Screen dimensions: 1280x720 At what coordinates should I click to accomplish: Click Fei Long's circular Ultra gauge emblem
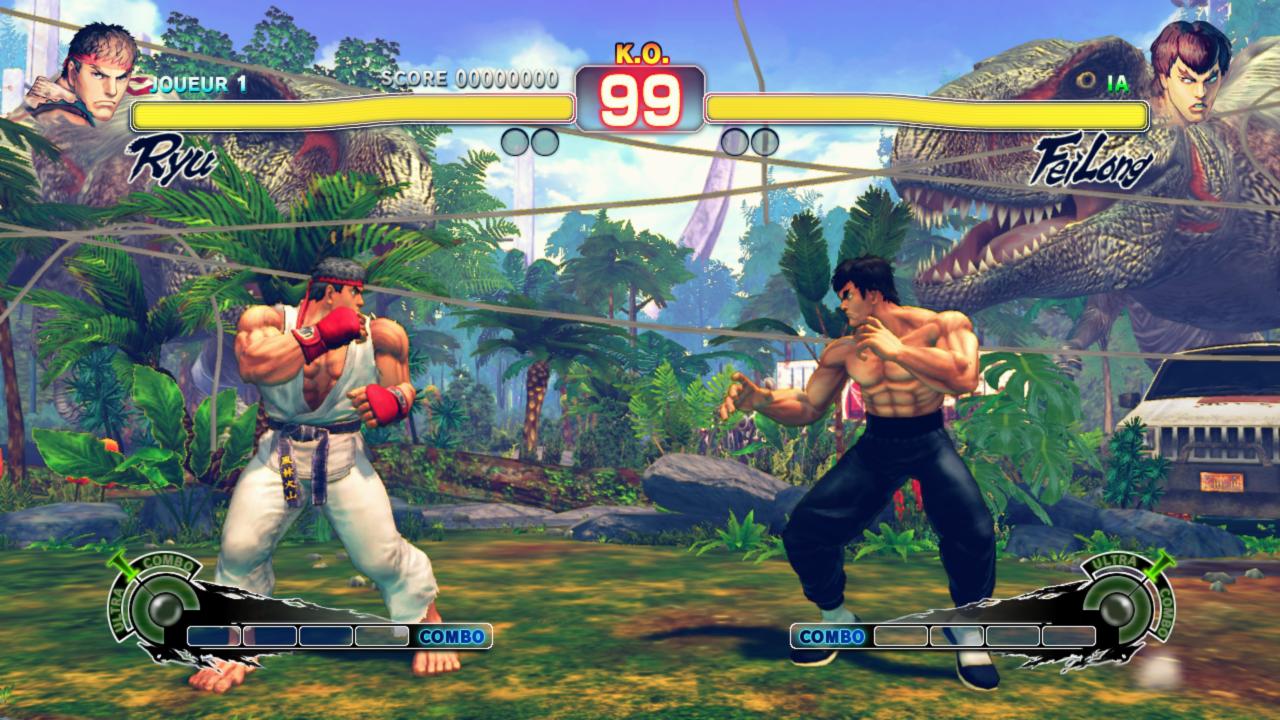point(1119,606)
